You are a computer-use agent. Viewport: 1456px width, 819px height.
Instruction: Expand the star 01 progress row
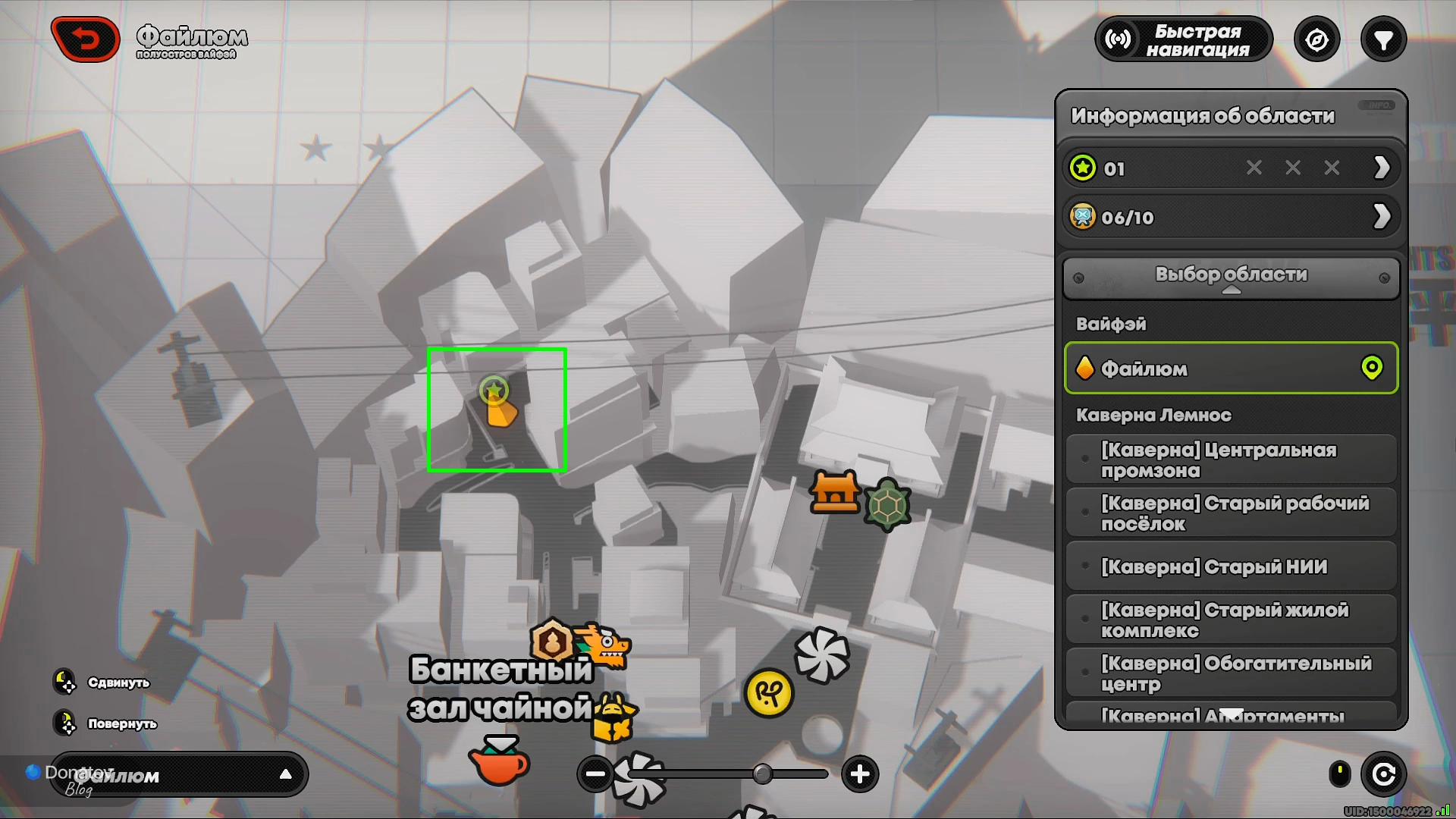pyautogui.click(x=1381, y=168)
